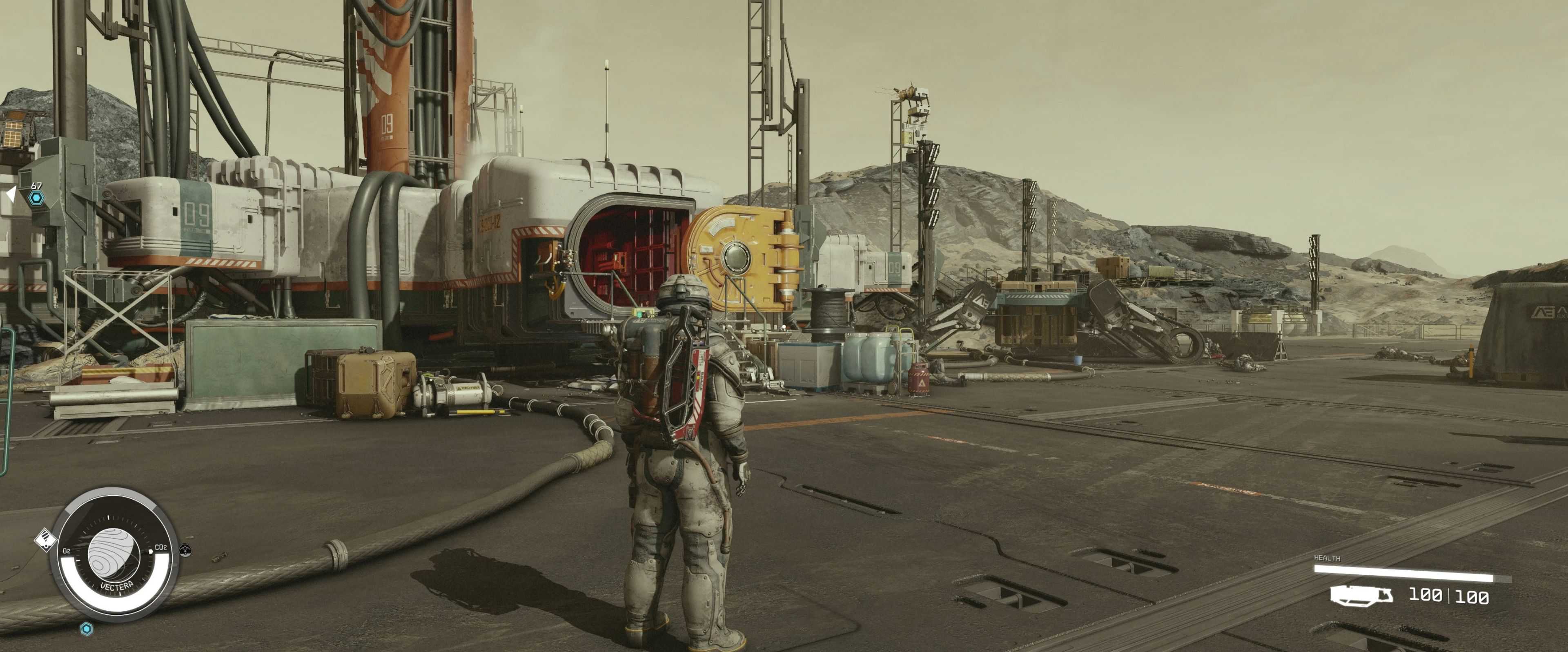1568x652 pixels.
Task: Select the blue hexagon quest marker showing 67
Action: 37,197
